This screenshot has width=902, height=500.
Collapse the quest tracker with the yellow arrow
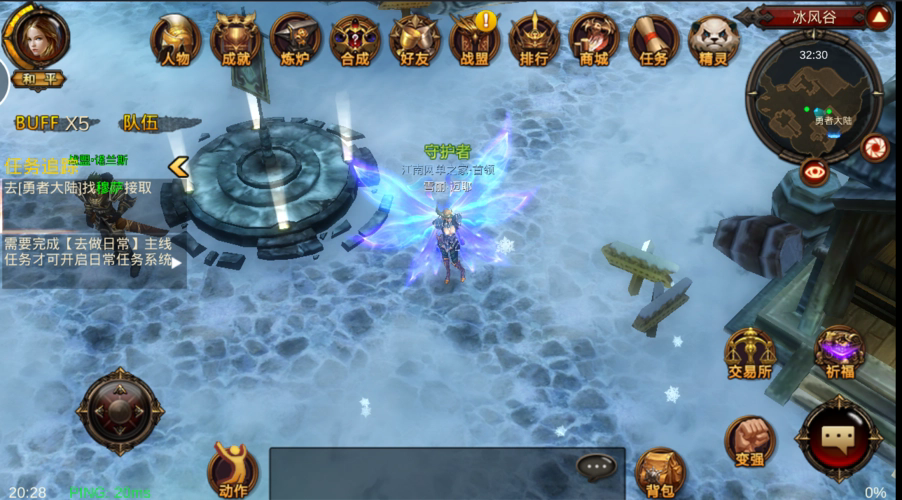178,167
